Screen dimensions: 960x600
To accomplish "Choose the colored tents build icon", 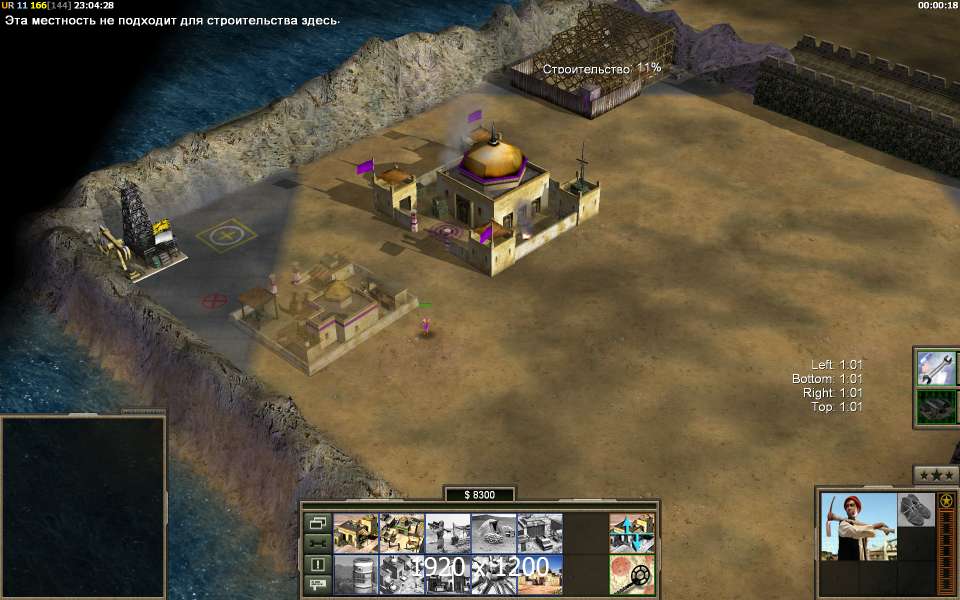I will click(540, 575).
